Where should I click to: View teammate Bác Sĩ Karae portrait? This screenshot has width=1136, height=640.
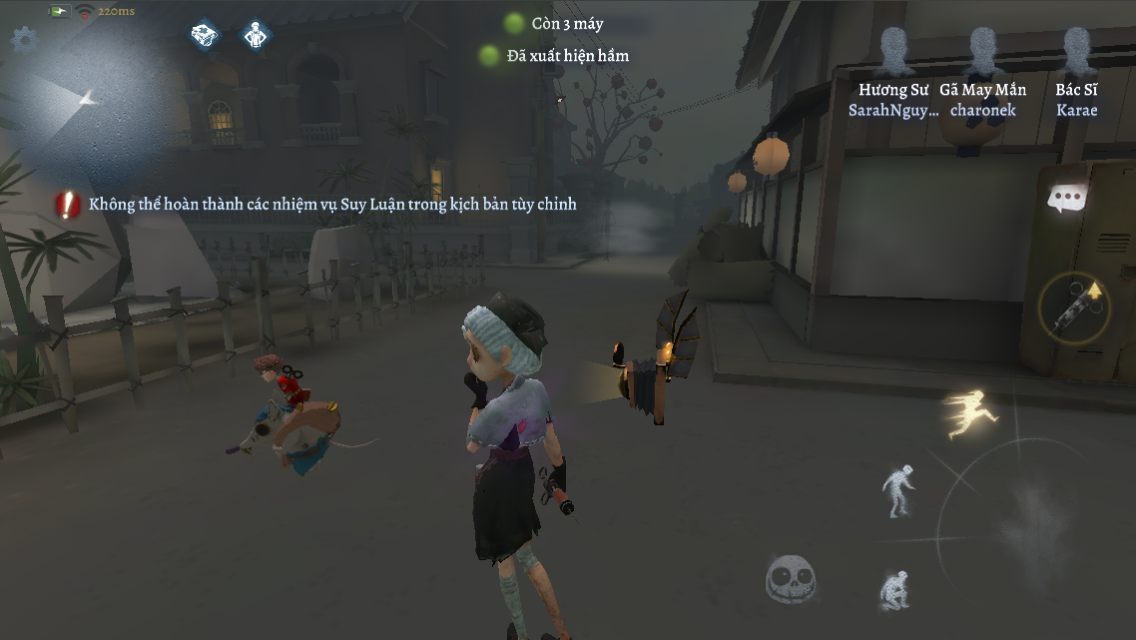point(1077,52)
